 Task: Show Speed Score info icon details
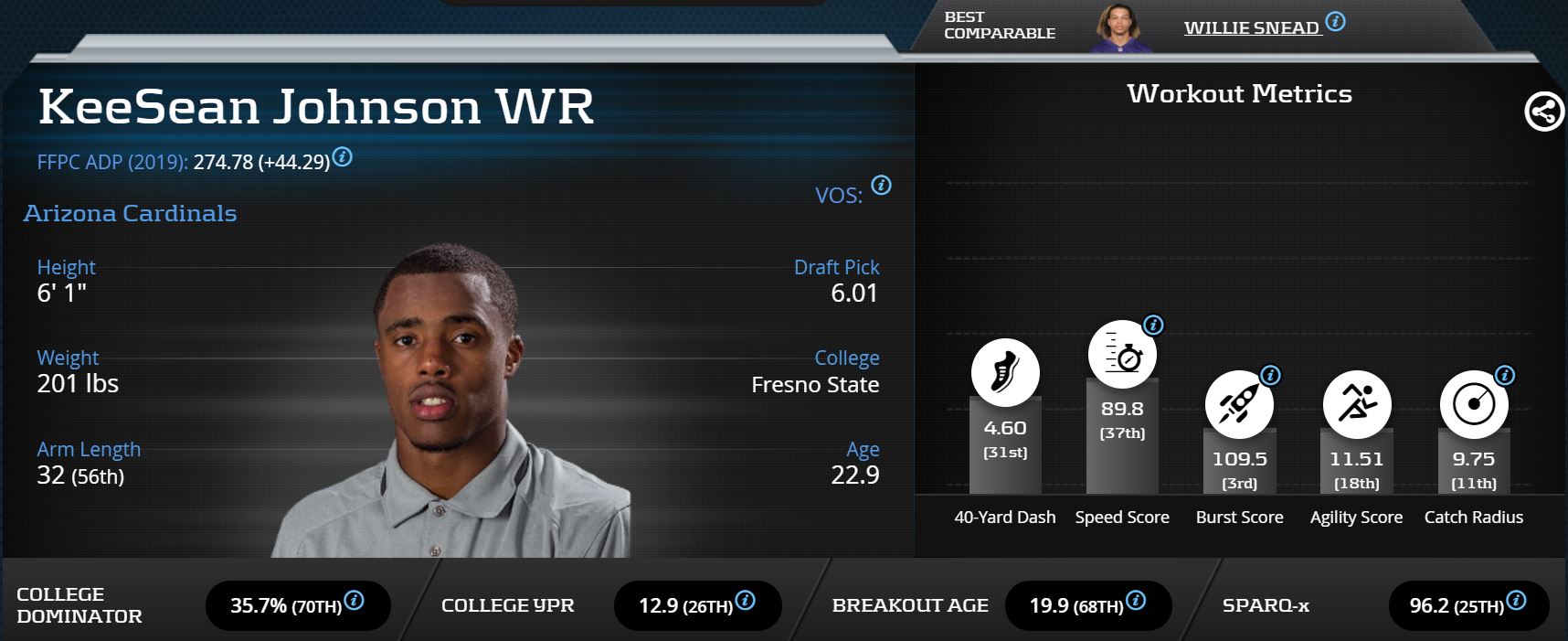click(1153, 325)
